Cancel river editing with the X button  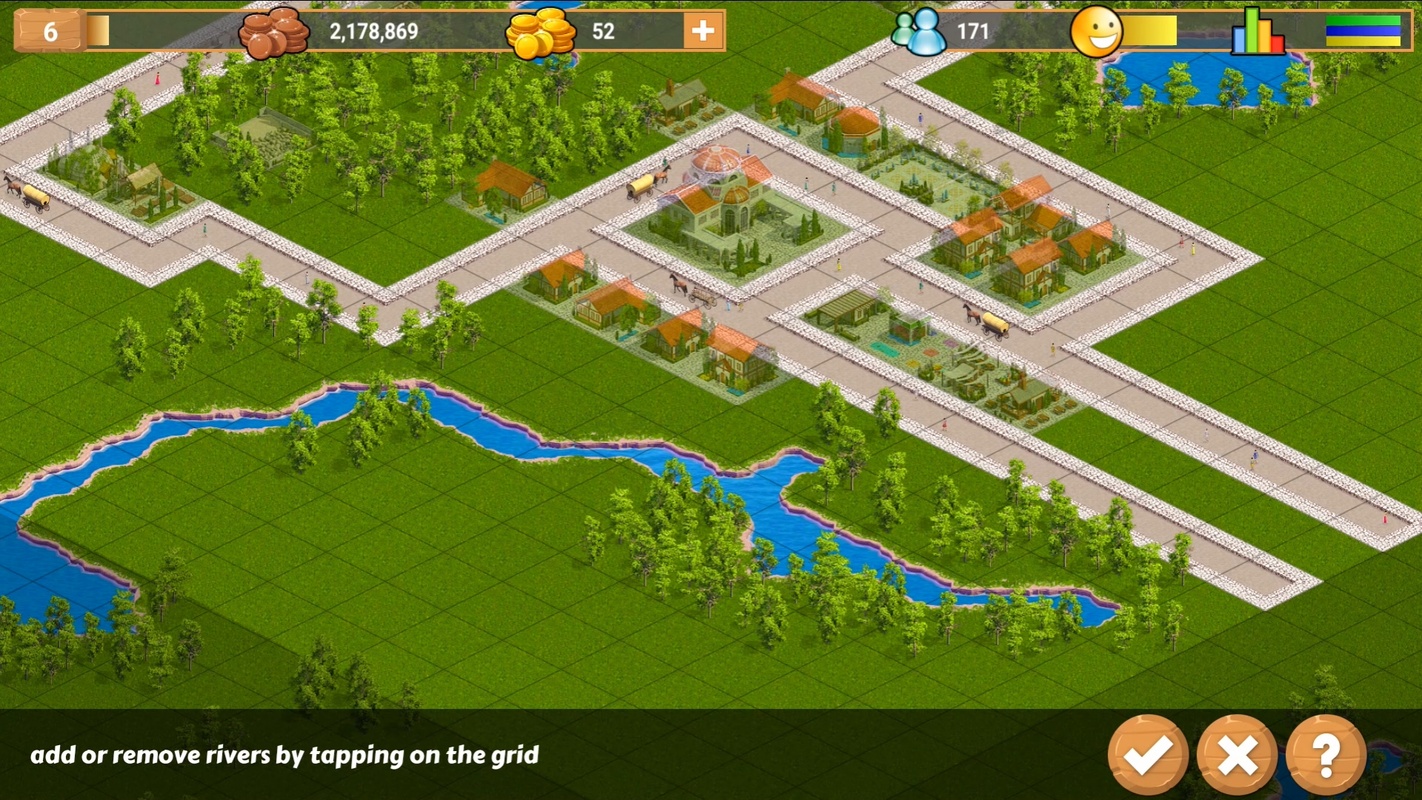pyautogui.click(x=1237, y=755)
